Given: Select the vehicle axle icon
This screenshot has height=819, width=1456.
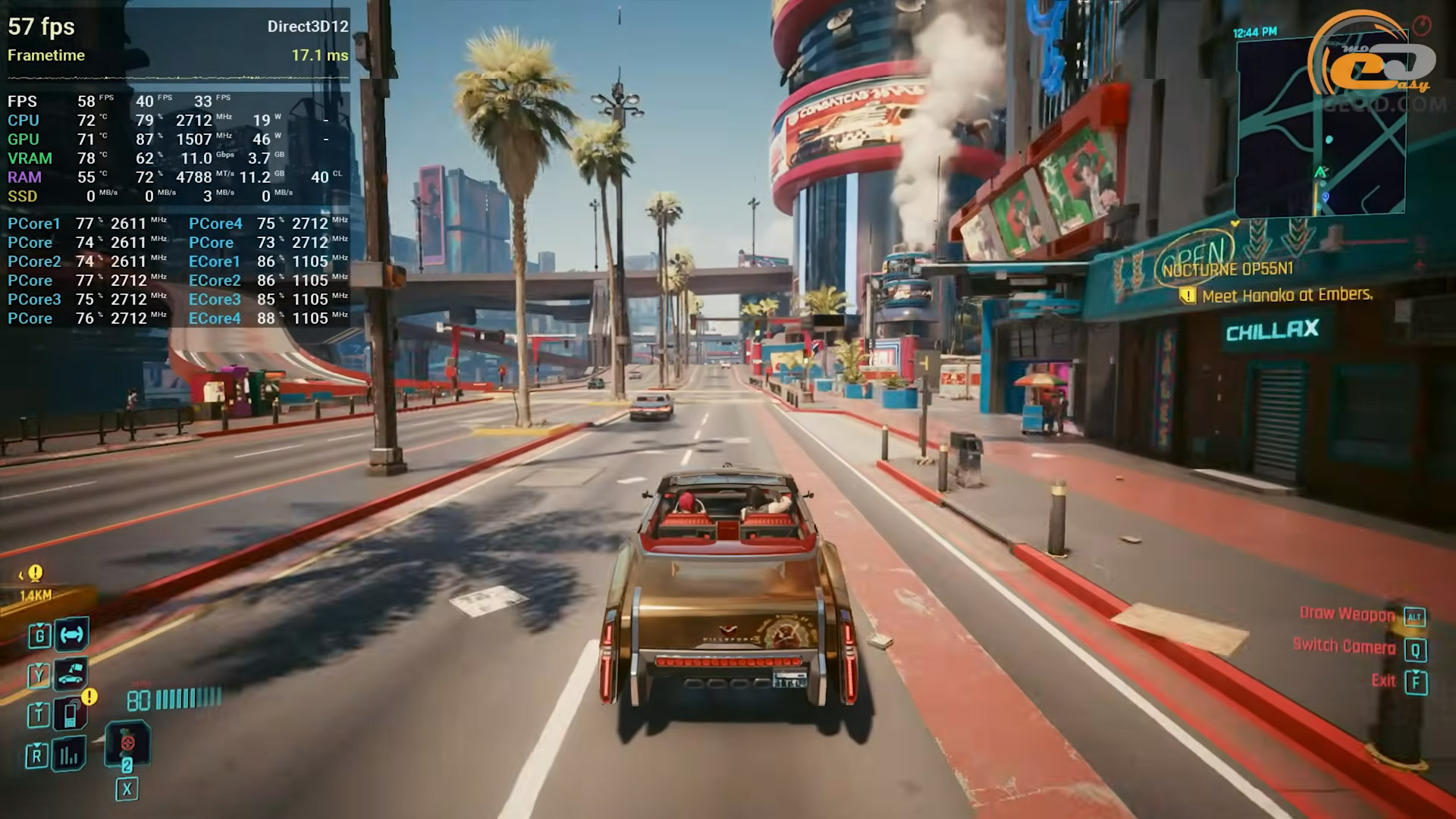Looking at the screenshot, I should (71, 634).
